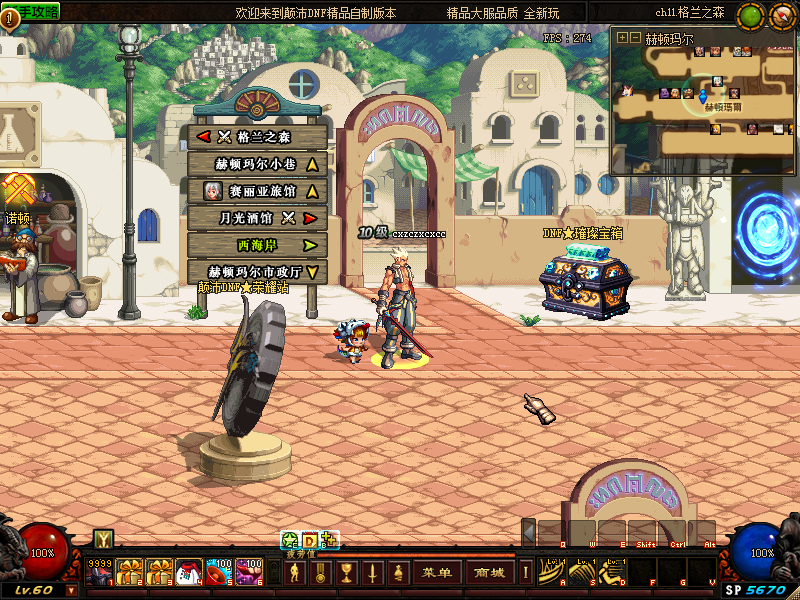Click the green star buff icon

[x=289, y=540]
